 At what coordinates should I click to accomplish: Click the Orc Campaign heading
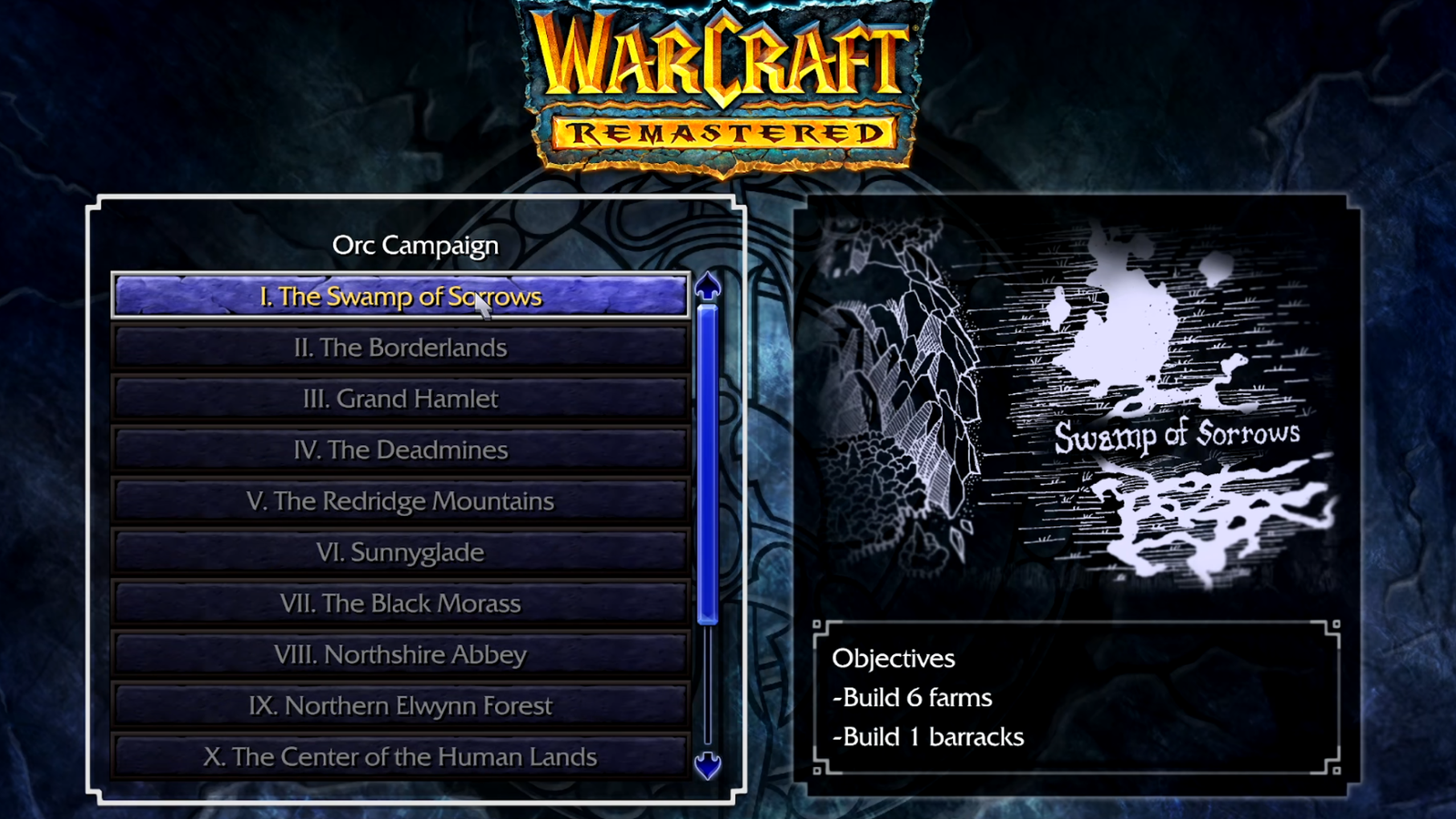(415, 245)
